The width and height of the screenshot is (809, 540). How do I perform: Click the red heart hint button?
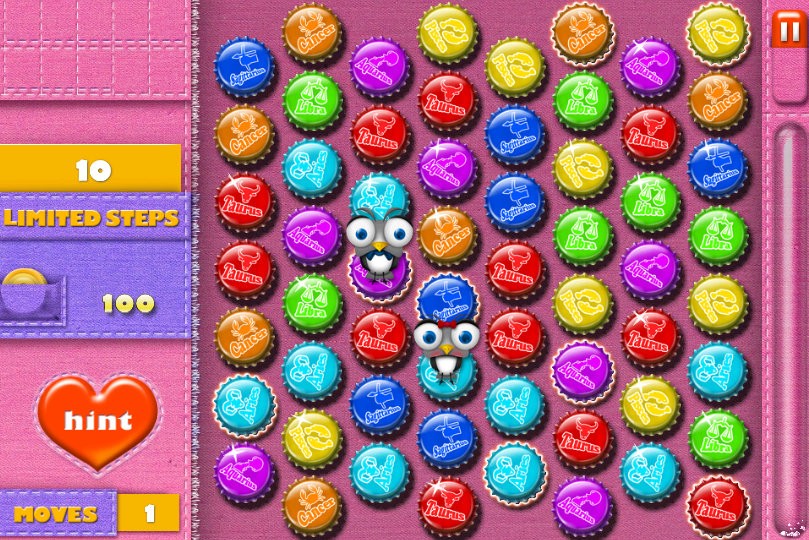(98, 421)
